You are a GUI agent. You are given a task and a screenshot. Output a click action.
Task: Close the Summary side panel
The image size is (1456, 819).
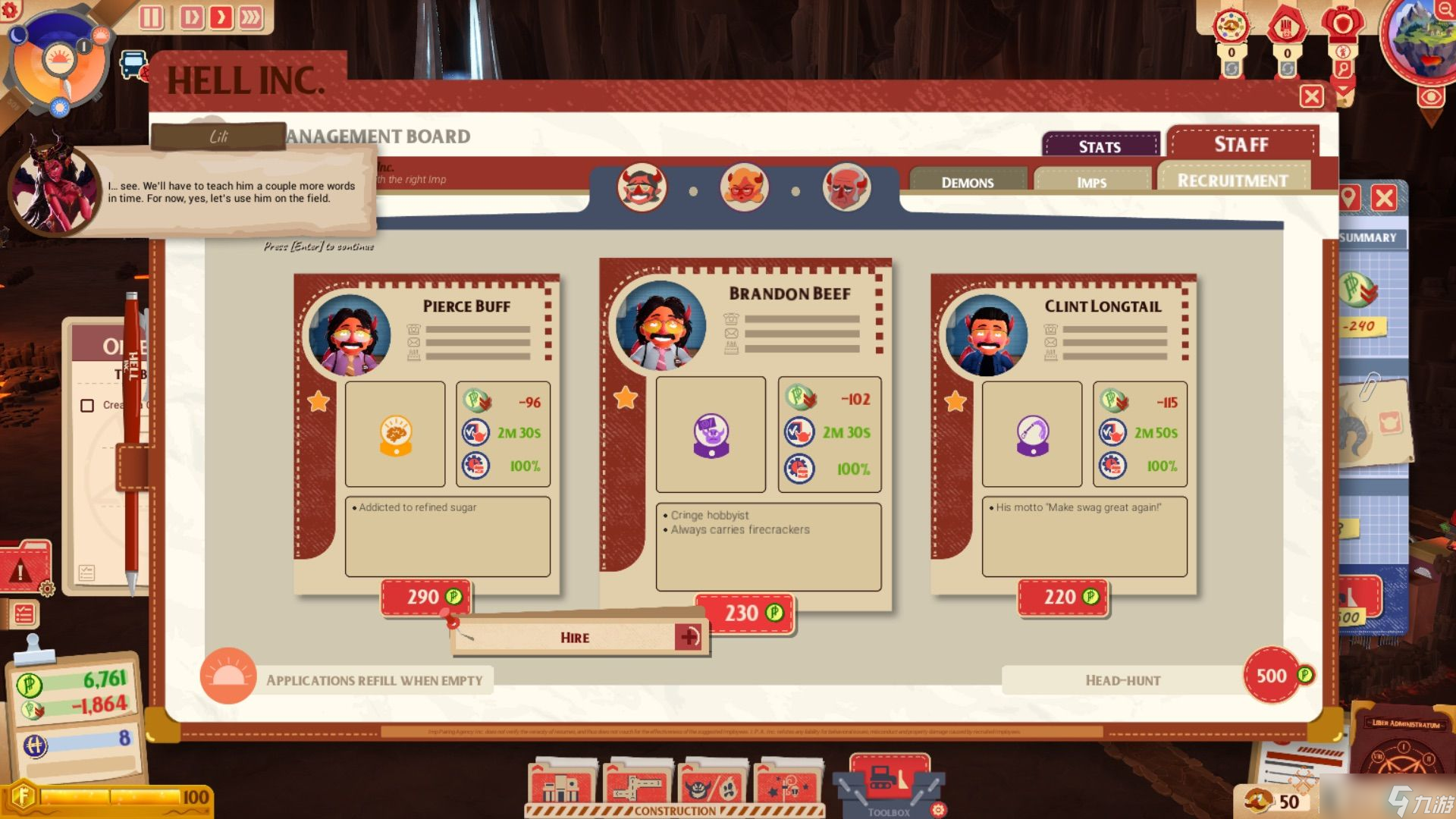coord(1384,199)
